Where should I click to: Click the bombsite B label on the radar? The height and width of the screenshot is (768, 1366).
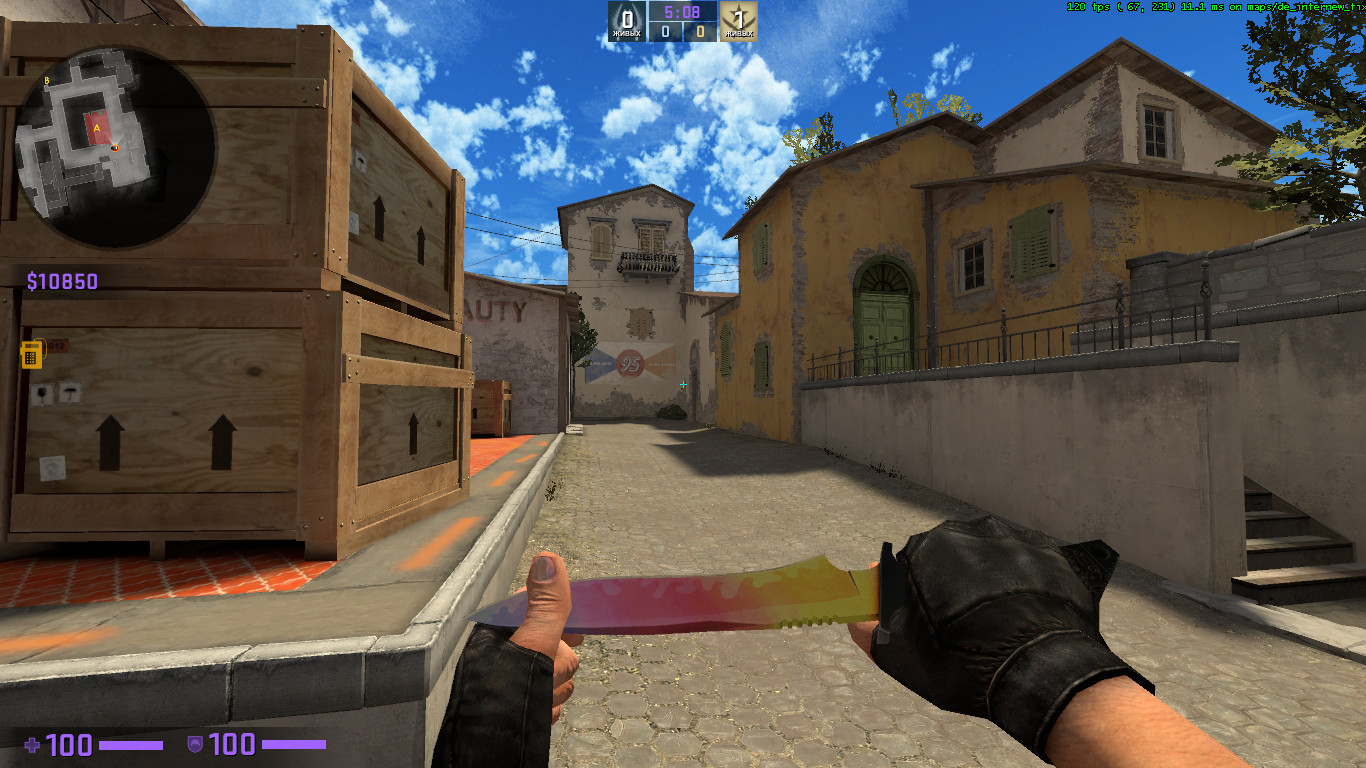coord(46,80)
